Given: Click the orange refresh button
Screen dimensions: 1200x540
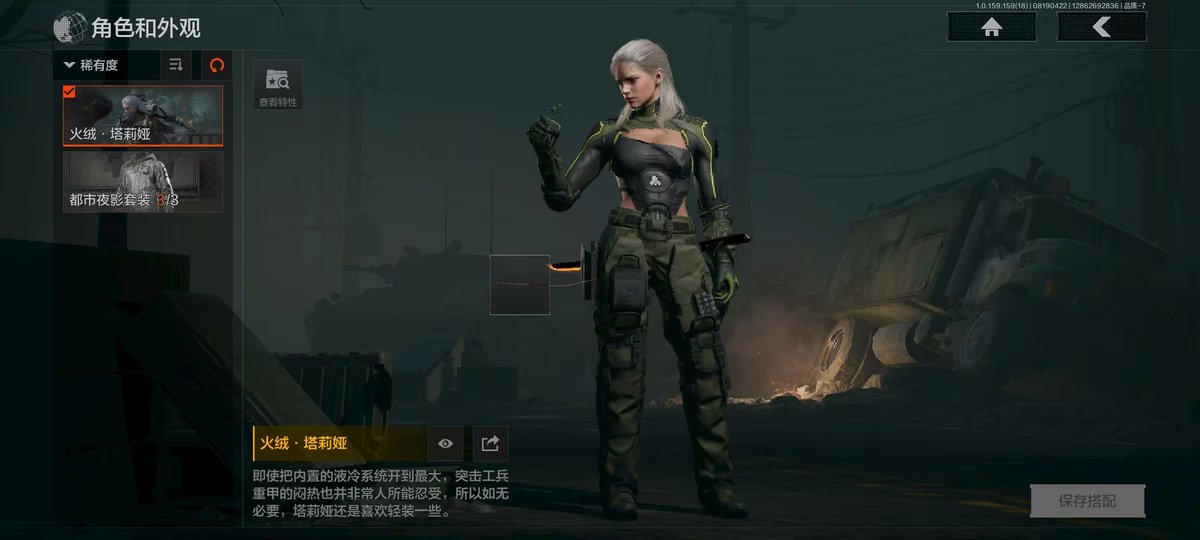Looking at the screenshot, I should point(217,66).
